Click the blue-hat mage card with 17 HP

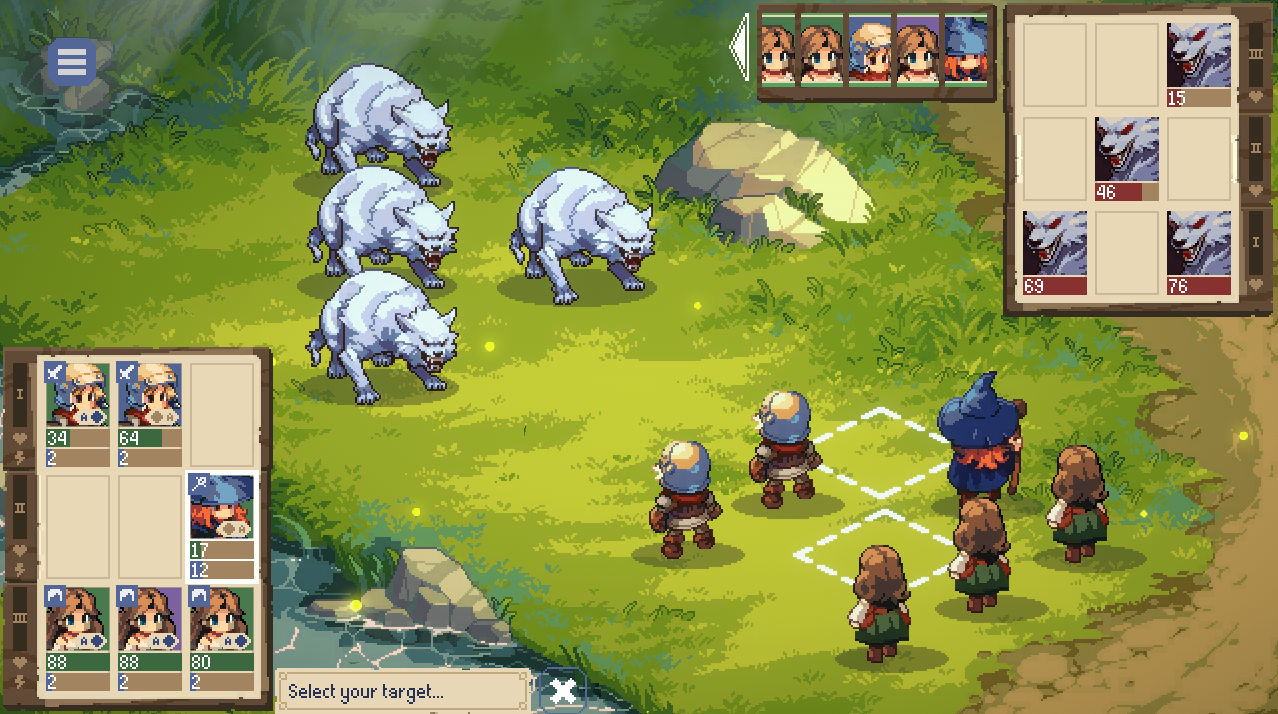221,526
